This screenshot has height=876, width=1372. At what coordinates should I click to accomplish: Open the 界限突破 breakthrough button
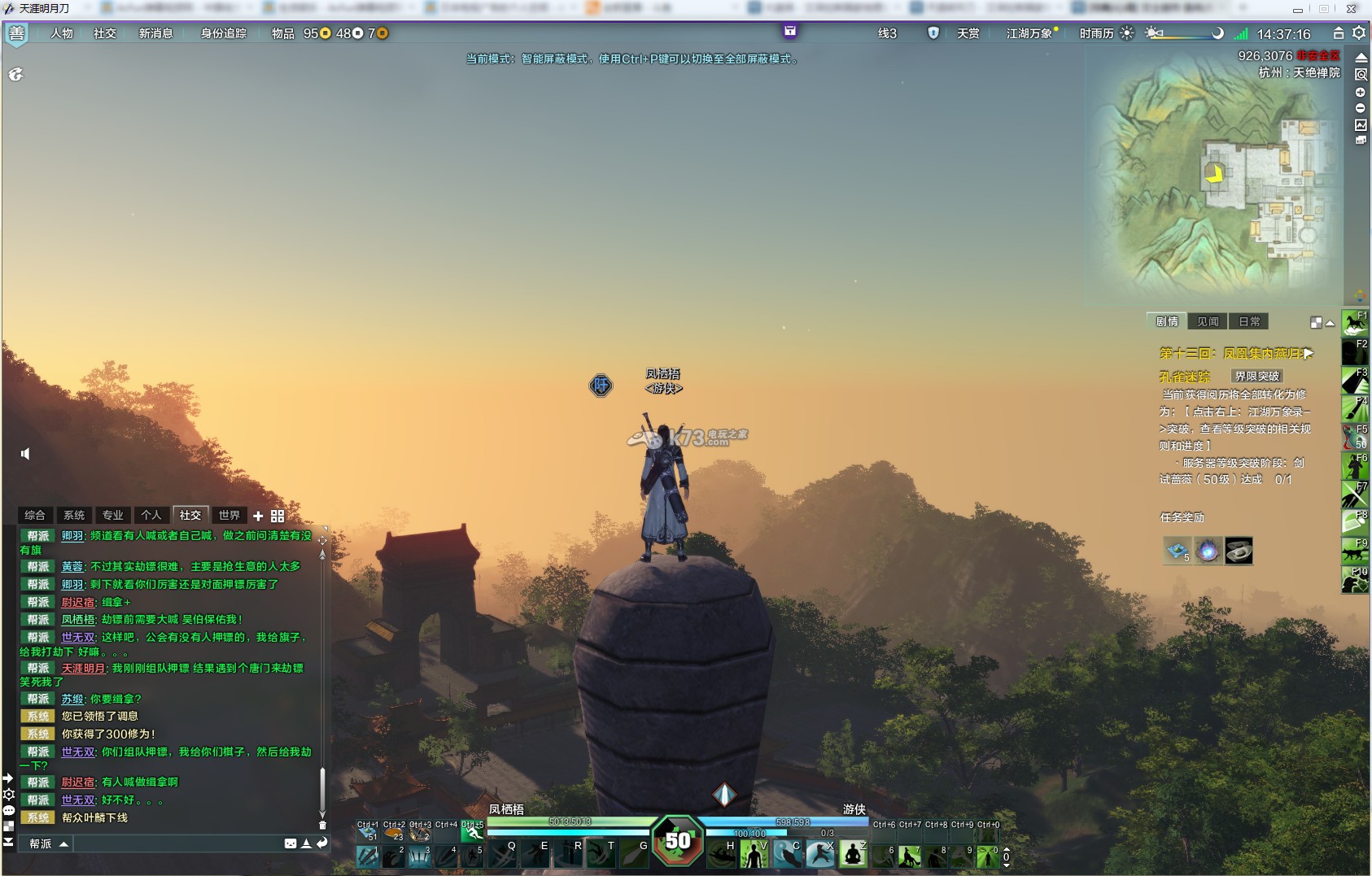click(x=1257, y=376)
